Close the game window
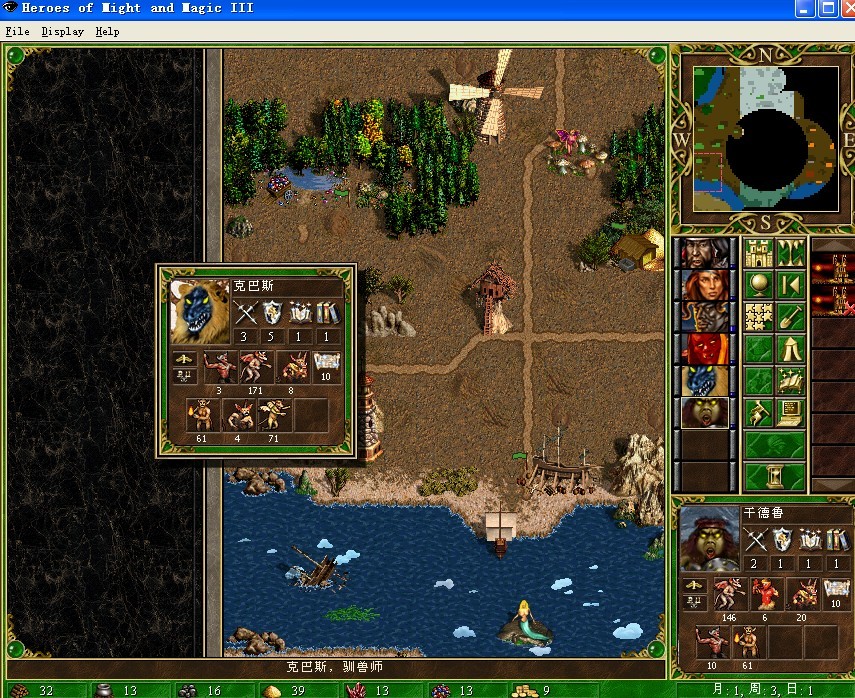Screen dimensions: 855x698 (x=842, y=9)
